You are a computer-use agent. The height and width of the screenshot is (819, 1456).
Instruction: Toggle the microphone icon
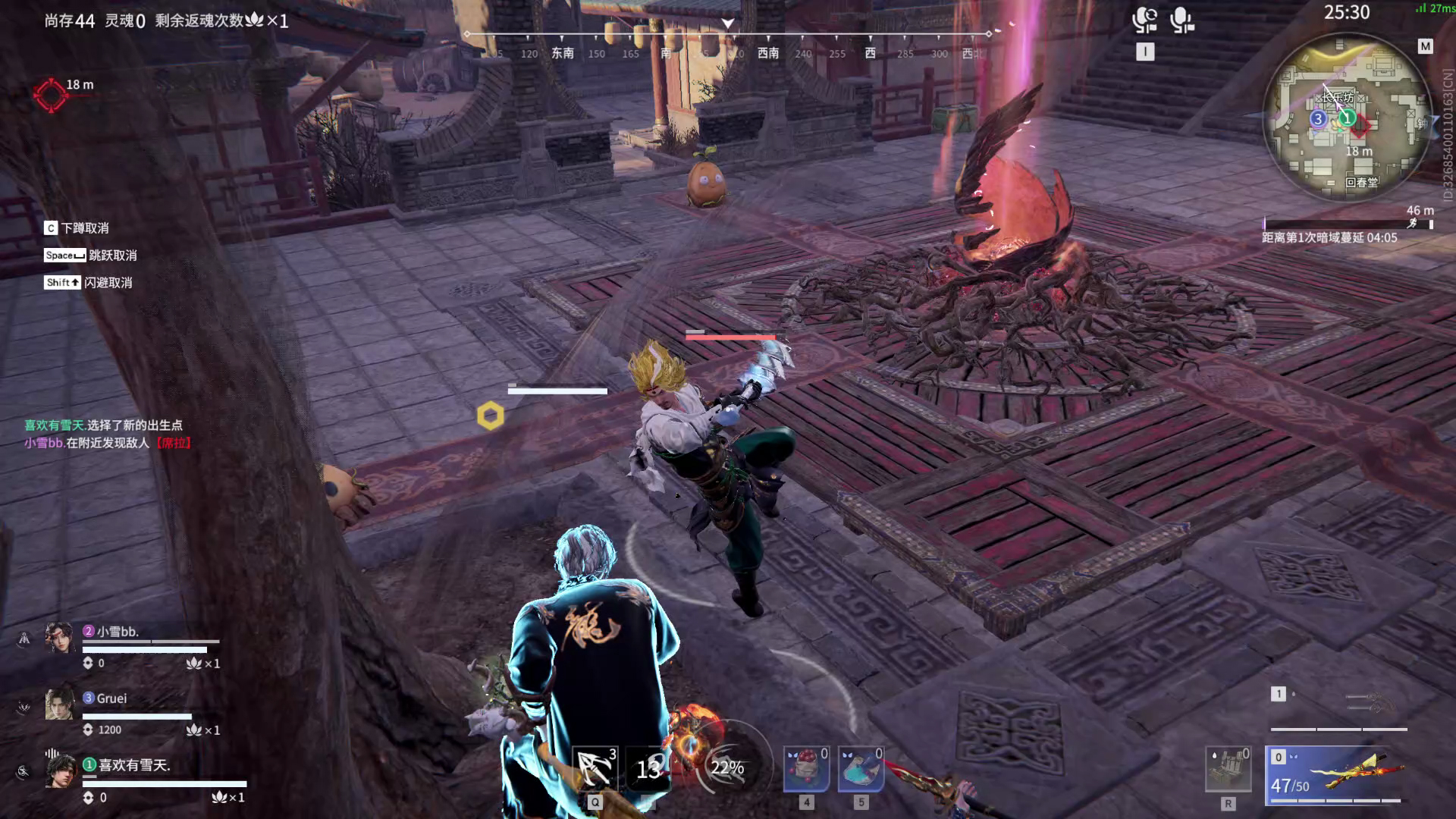[x=1181, y=20]
